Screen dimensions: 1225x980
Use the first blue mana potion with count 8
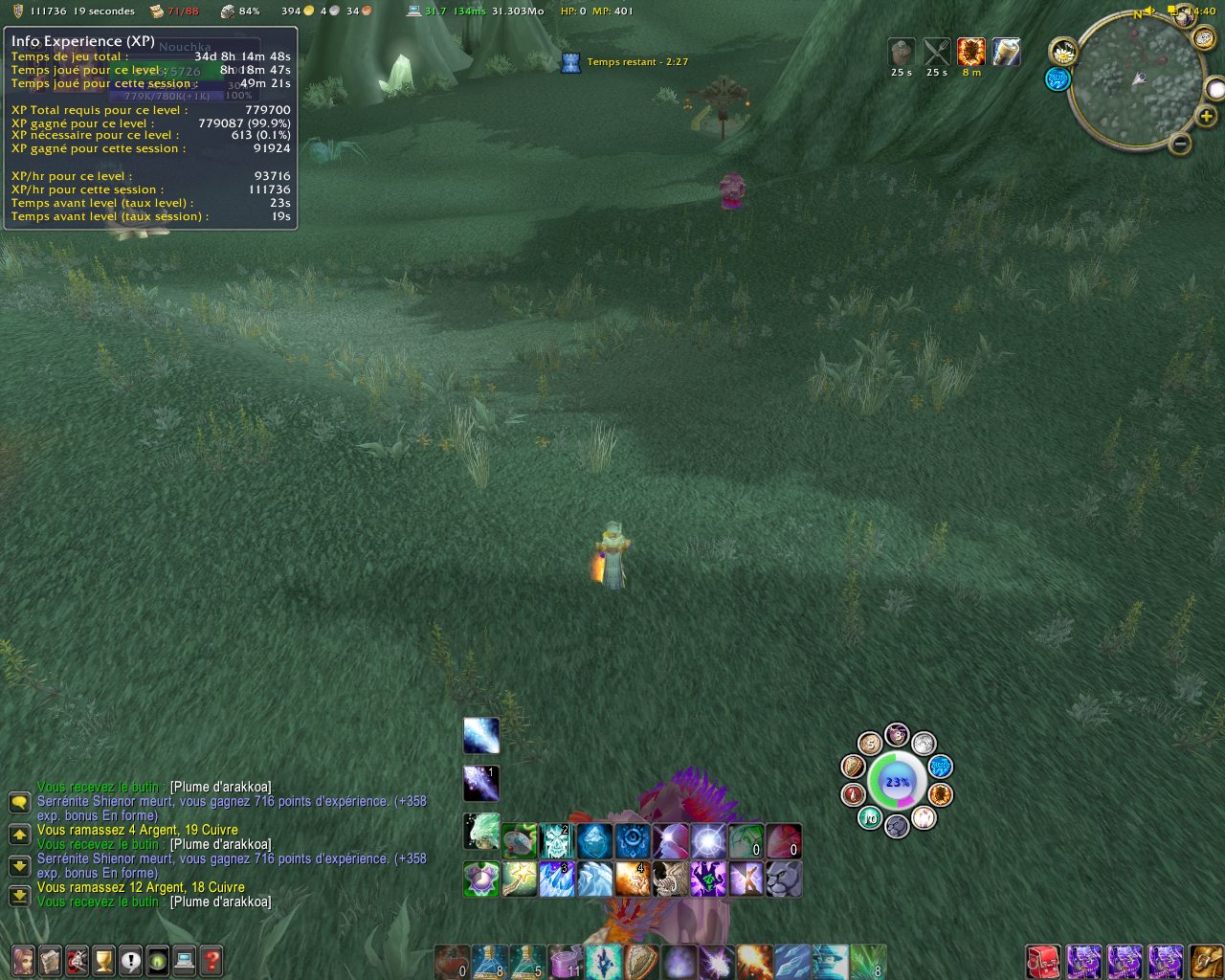click(489, 961)
